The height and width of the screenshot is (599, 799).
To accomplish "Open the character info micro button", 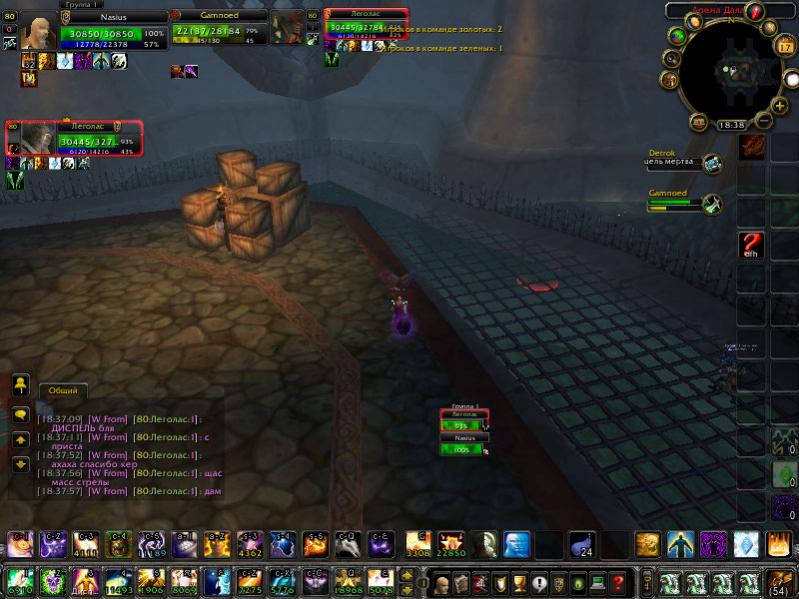I will coord(442,582).
